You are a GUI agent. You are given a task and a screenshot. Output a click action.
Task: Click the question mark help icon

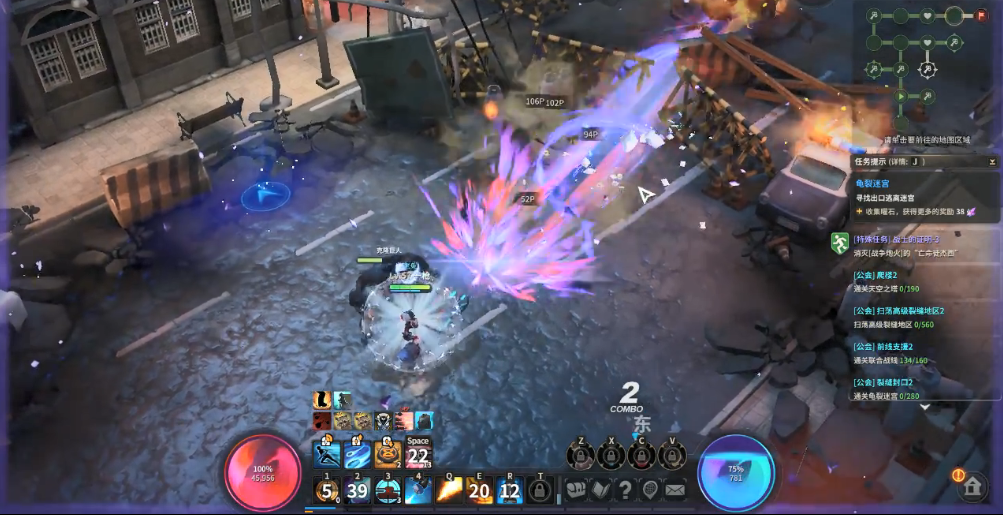click(625, 489)
